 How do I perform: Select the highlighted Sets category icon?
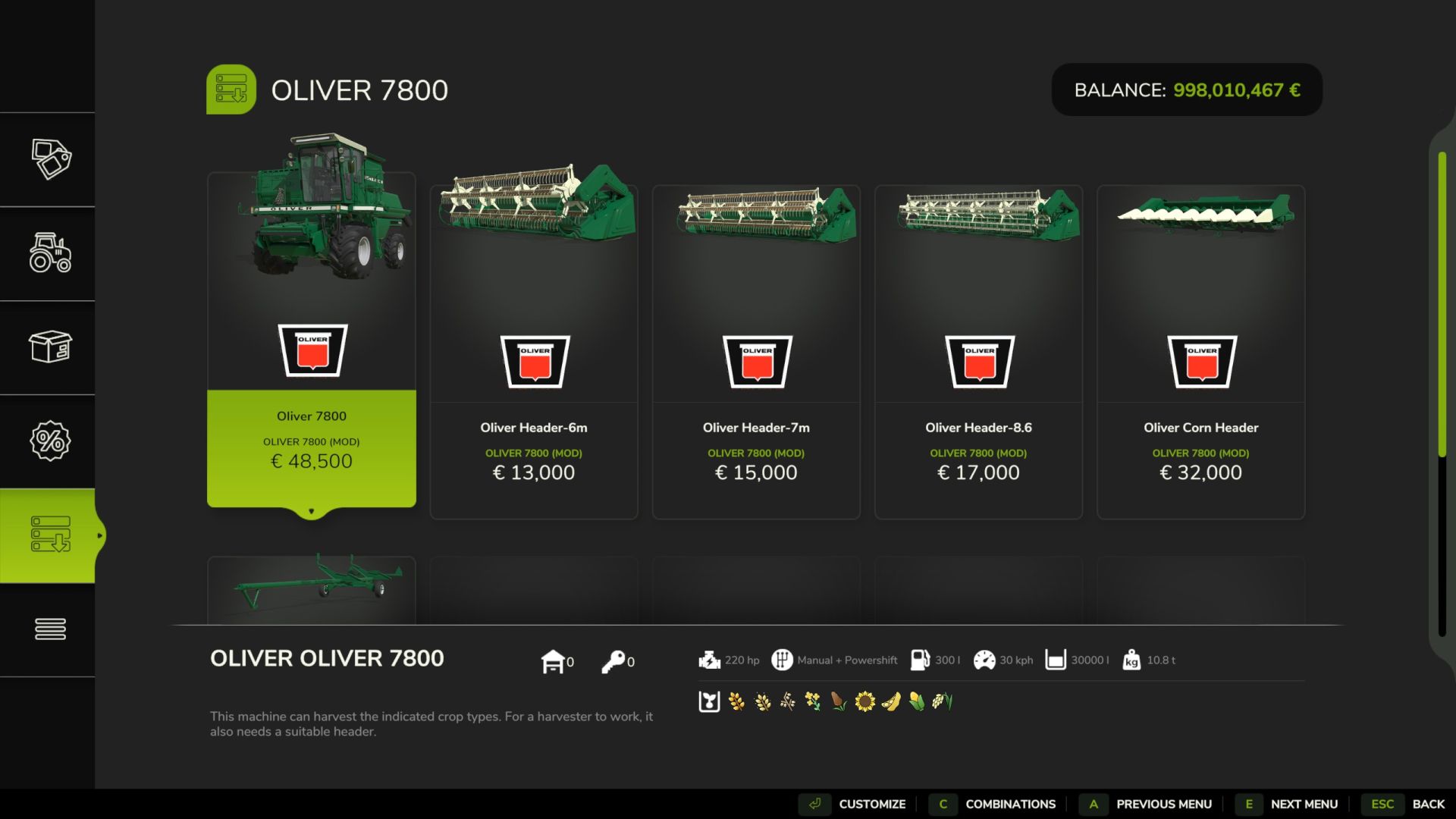[x=50, y=535]
